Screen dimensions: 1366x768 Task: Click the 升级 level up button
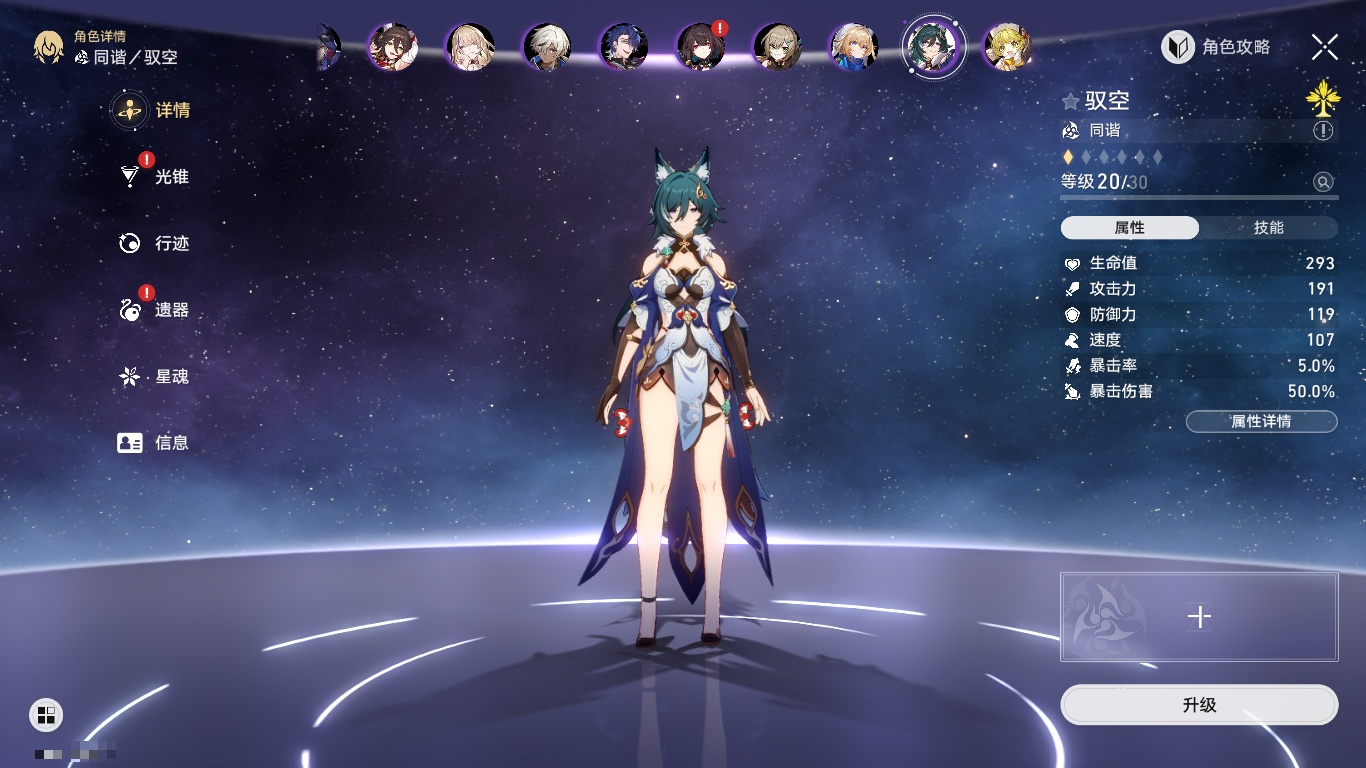click(1198, 705)
